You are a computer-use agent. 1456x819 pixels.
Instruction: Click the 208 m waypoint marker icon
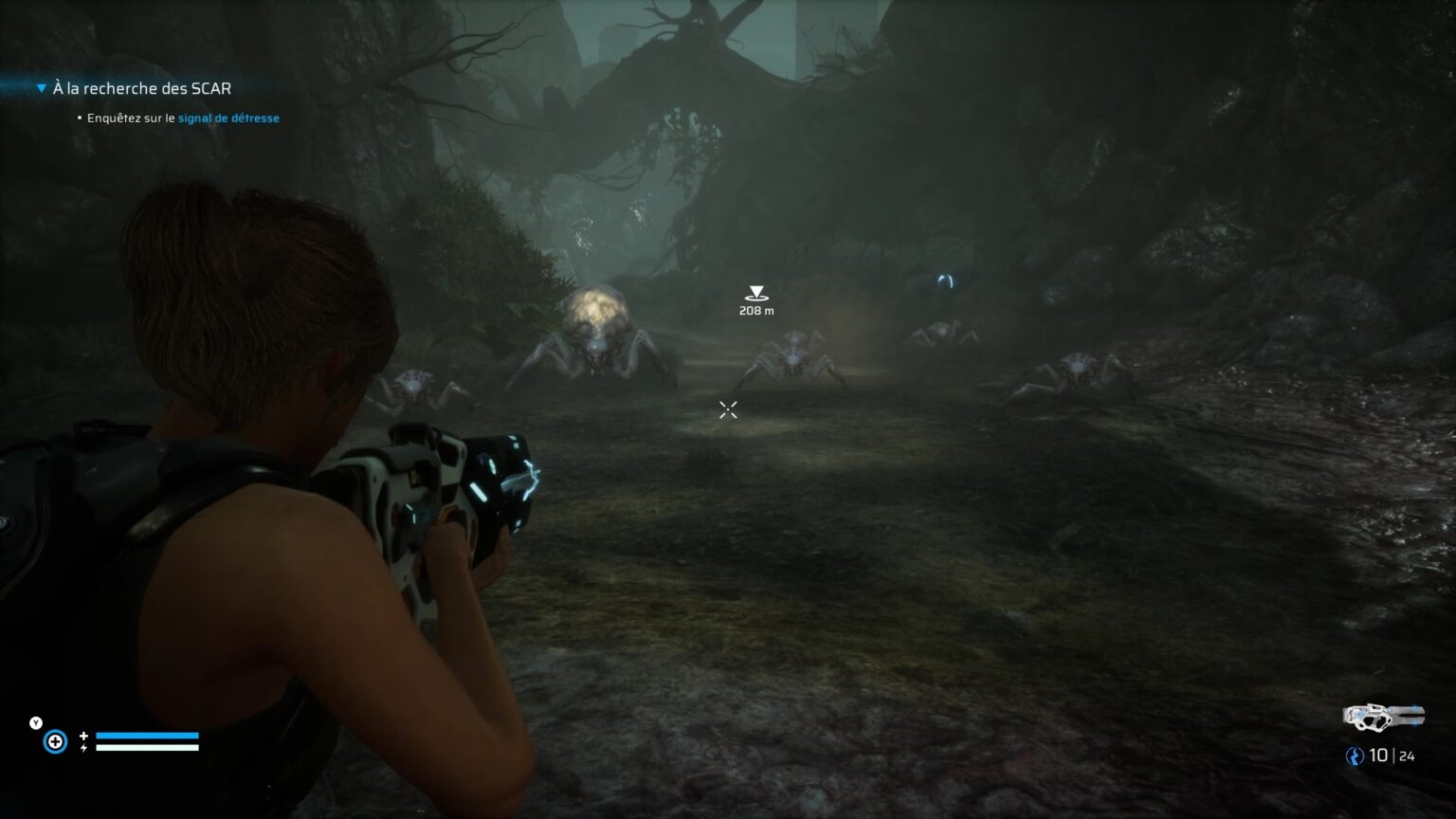click(755, 294)
